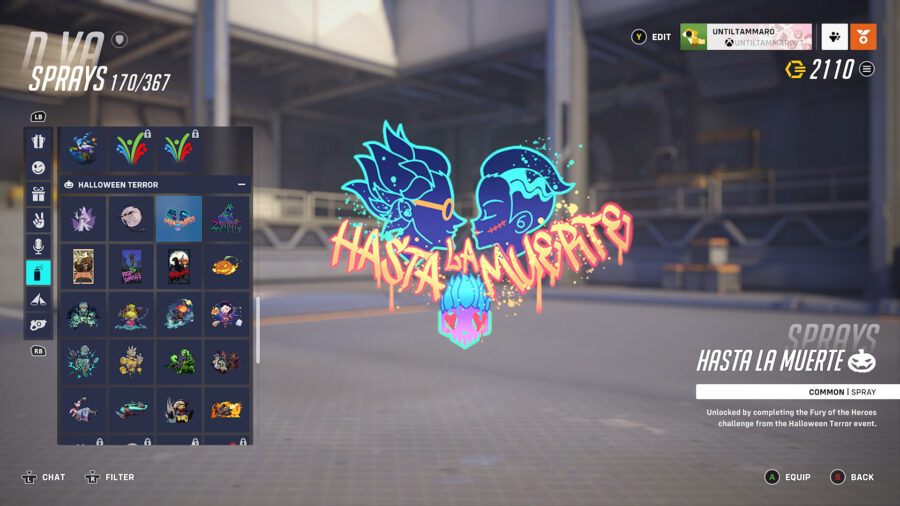Choose the full moon spray
The image size is (900, 506).
tap(132, 219)
